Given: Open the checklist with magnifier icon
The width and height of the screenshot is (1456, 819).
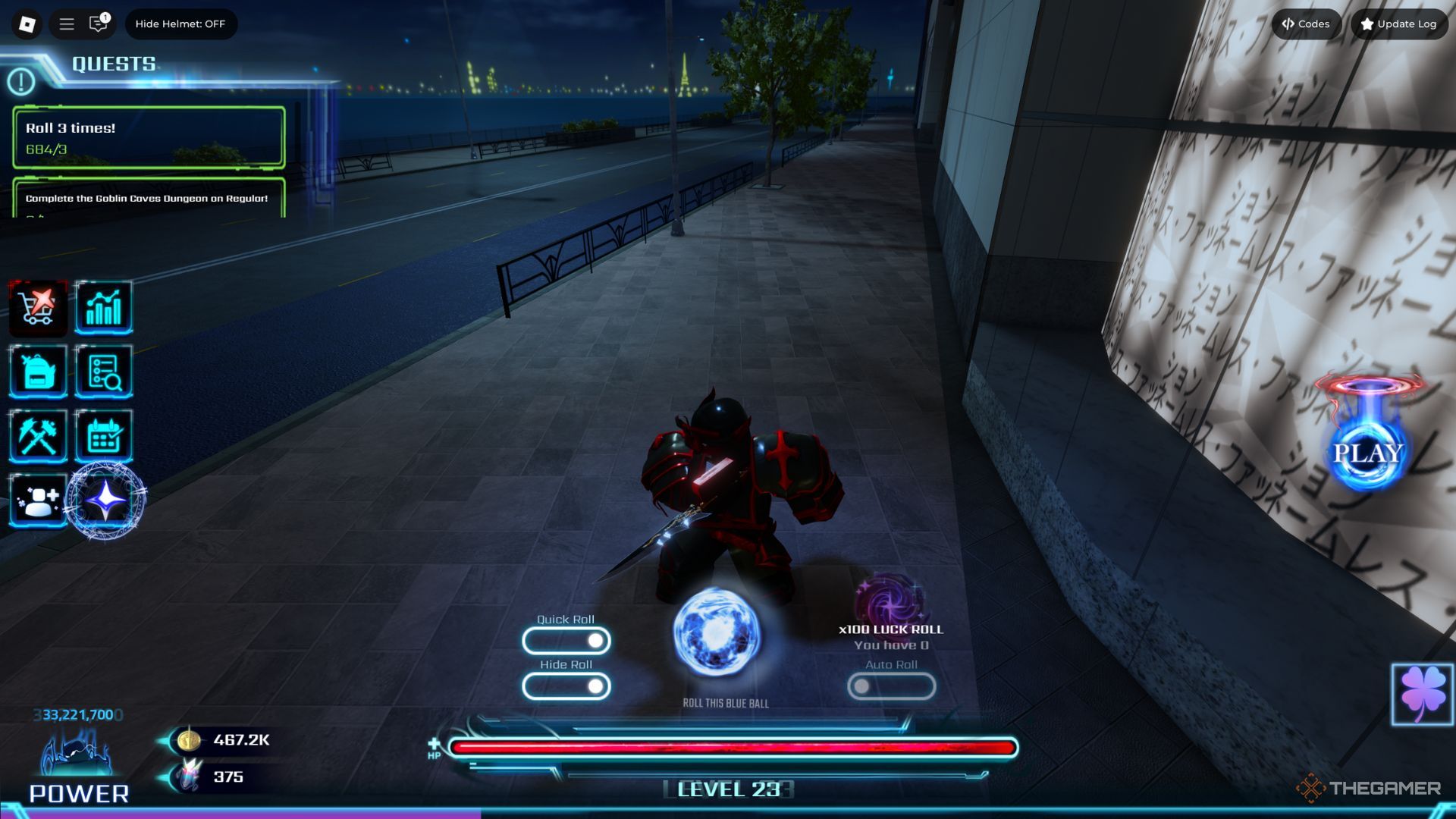Looking at the screenshot, I should pyautogui.click(x=104, y=372).
